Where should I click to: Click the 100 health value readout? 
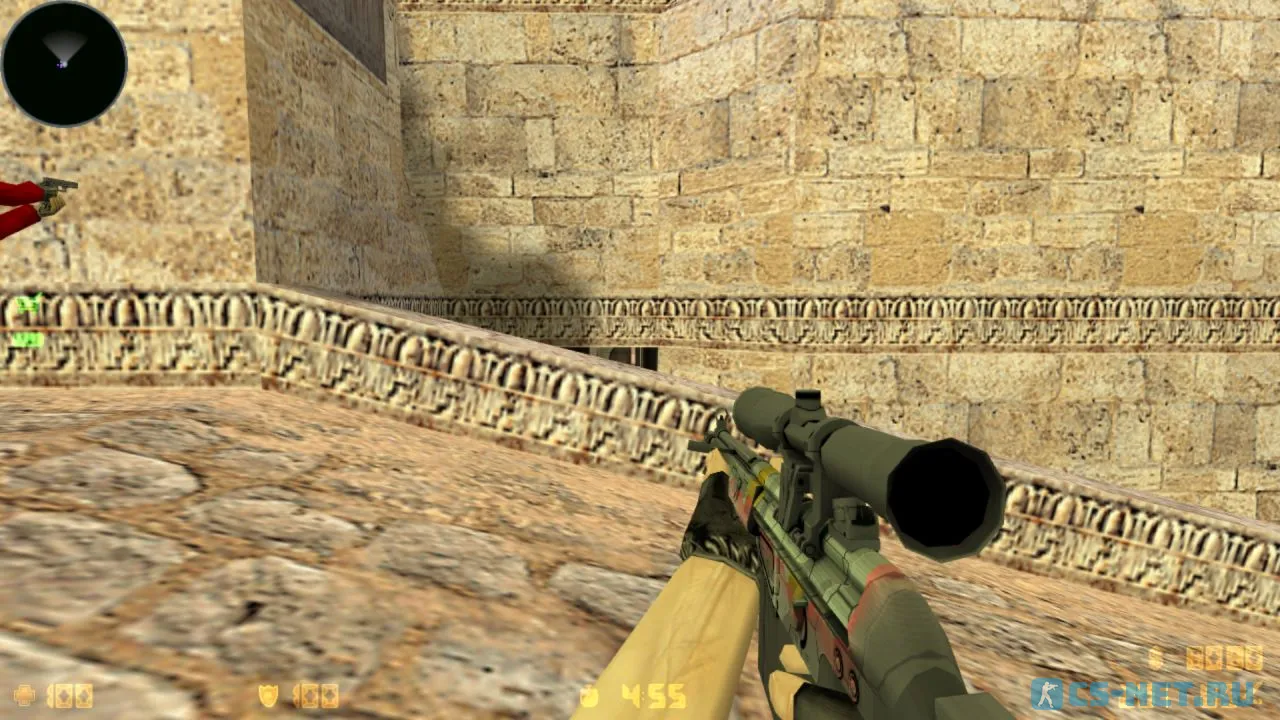[x=70, y=693]
